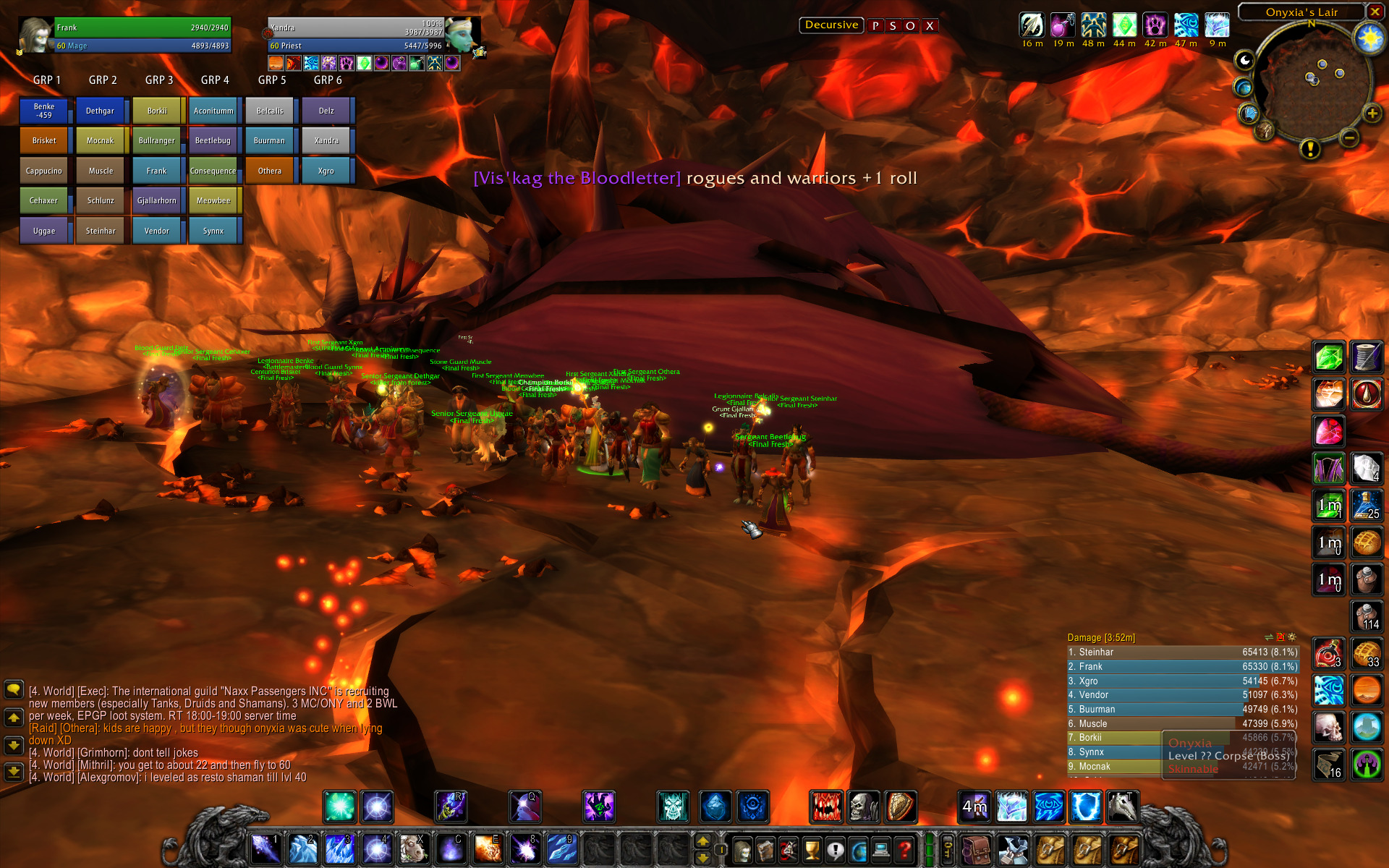Select Frank's player portrait frame
The height and width of the screenshot is (868, 1389).
[36, 35]
